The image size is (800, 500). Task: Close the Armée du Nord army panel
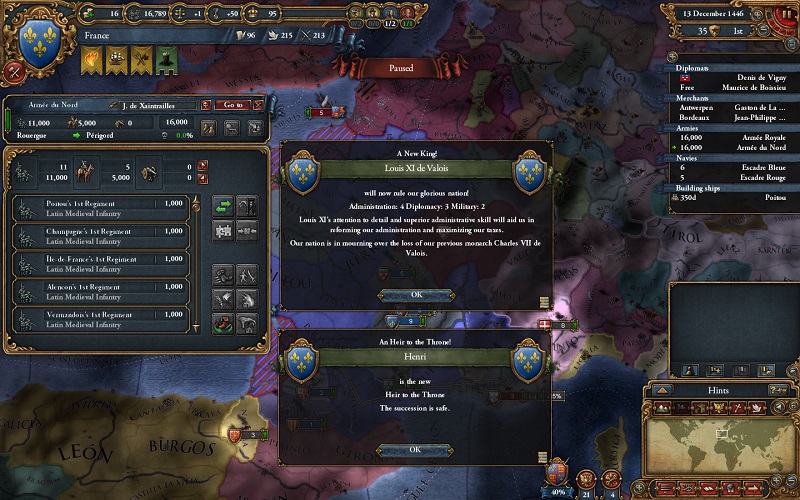259,104
